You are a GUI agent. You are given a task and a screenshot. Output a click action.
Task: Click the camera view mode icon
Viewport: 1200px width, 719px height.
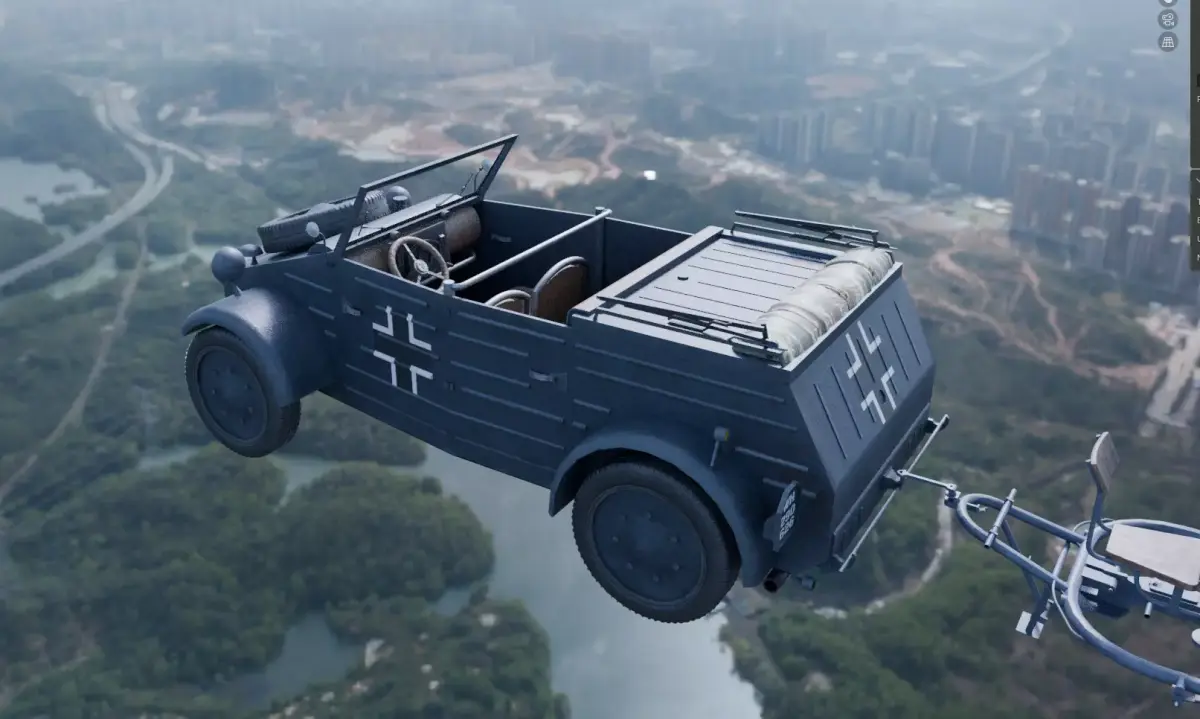point(1167,19)
